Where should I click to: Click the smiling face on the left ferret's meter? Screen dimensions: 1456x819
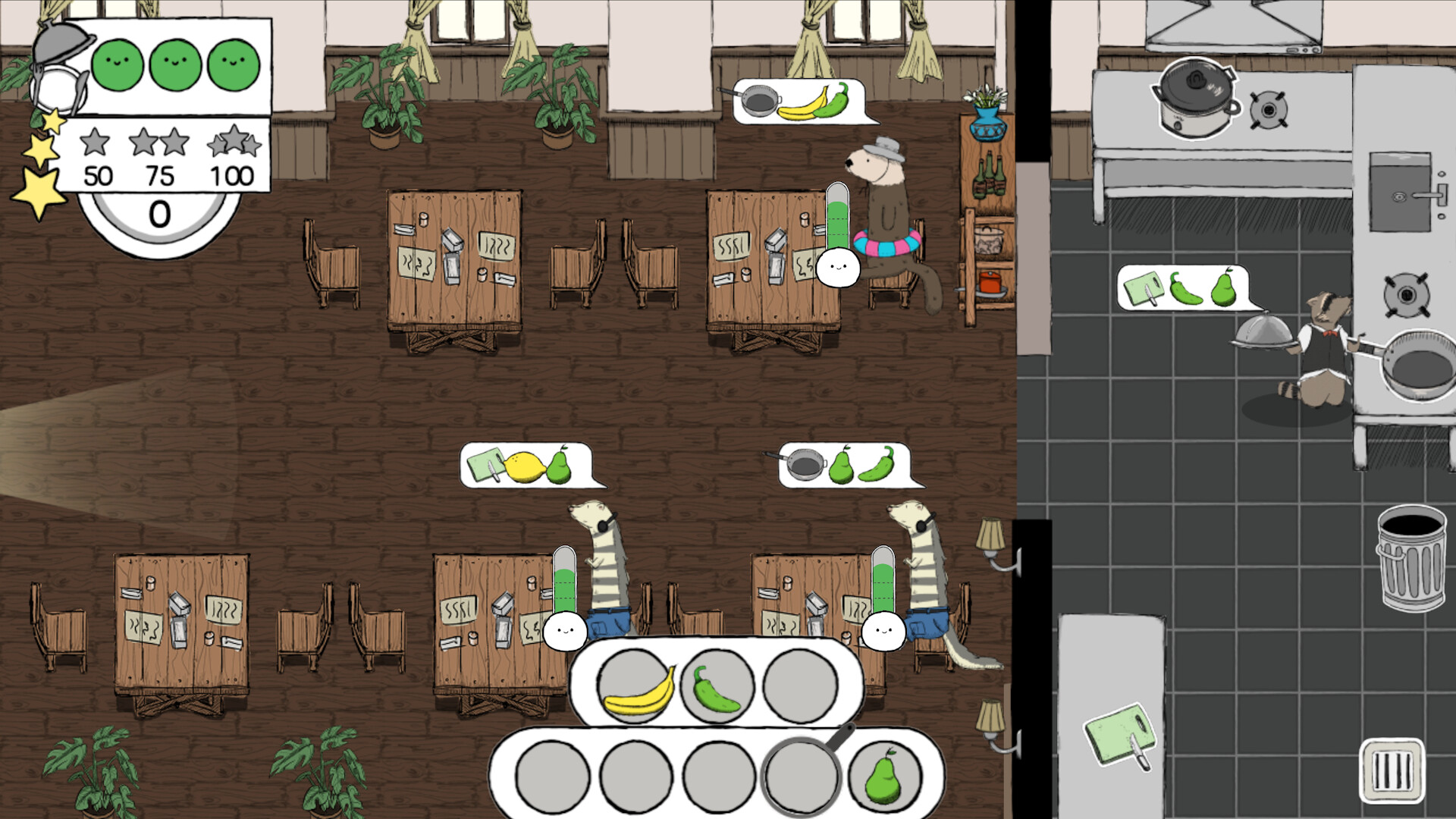[565, 631]
